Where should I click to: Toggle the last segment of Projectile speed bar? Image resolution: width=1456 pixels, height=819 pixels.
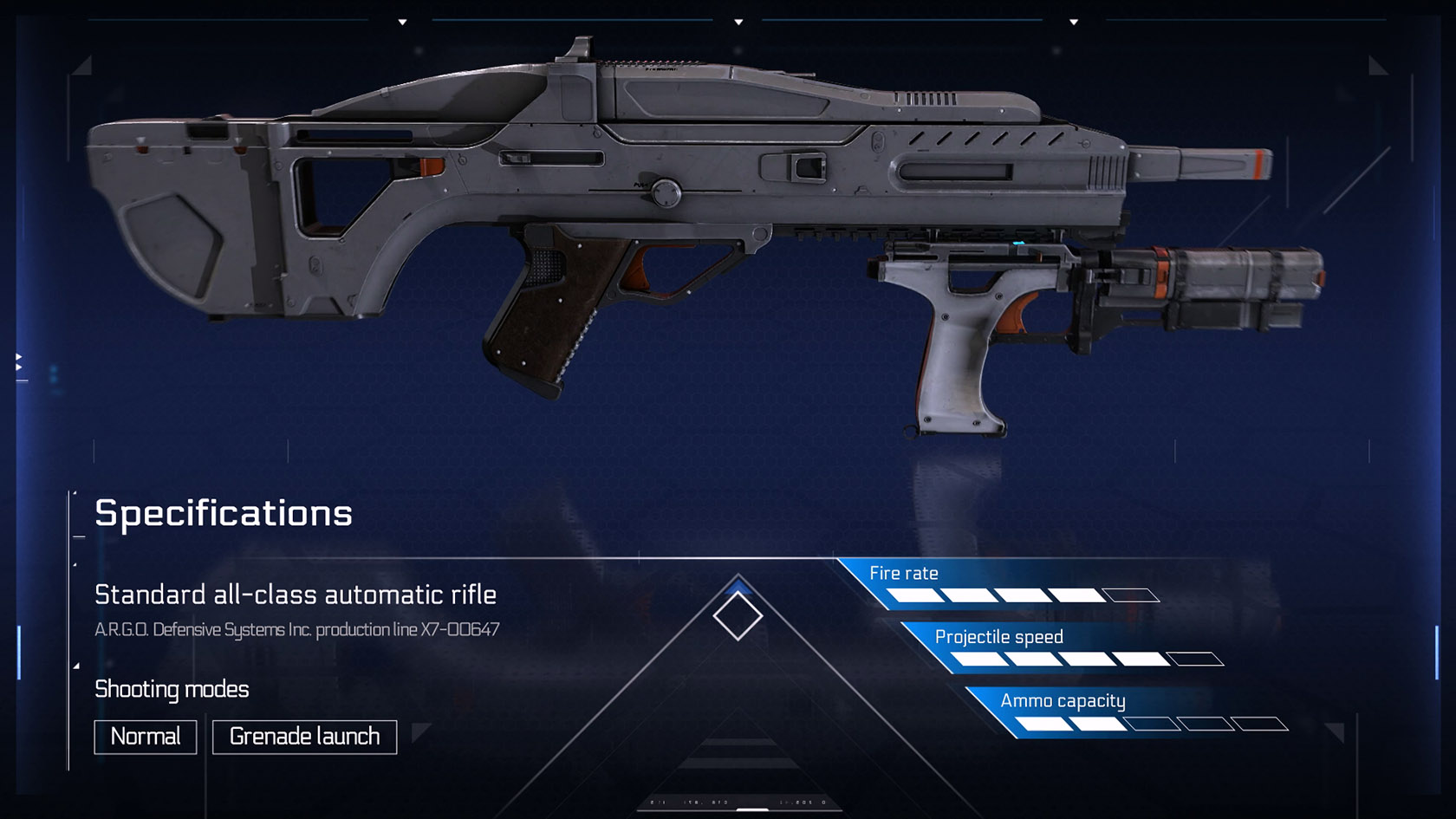[1196, 659]
